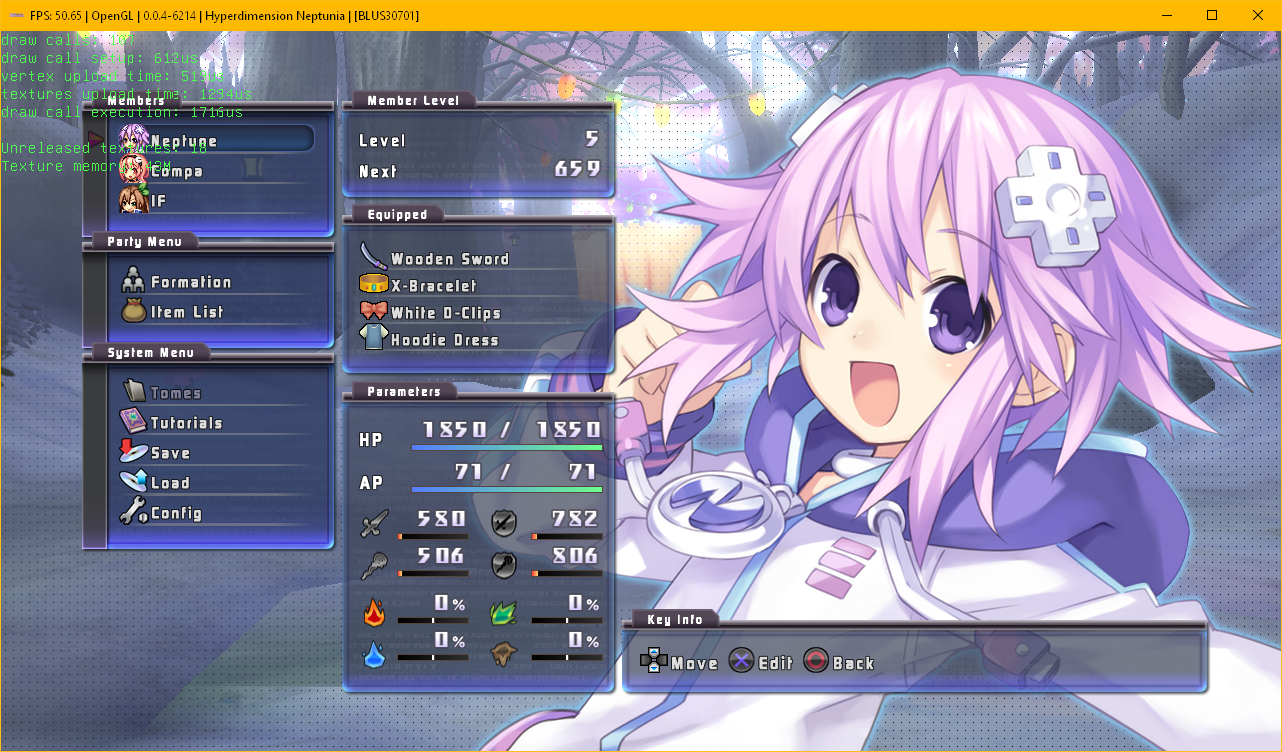Viewport: 1282px width, 752px height.
Task: Open the Config settings
Action: coord(176,514)
